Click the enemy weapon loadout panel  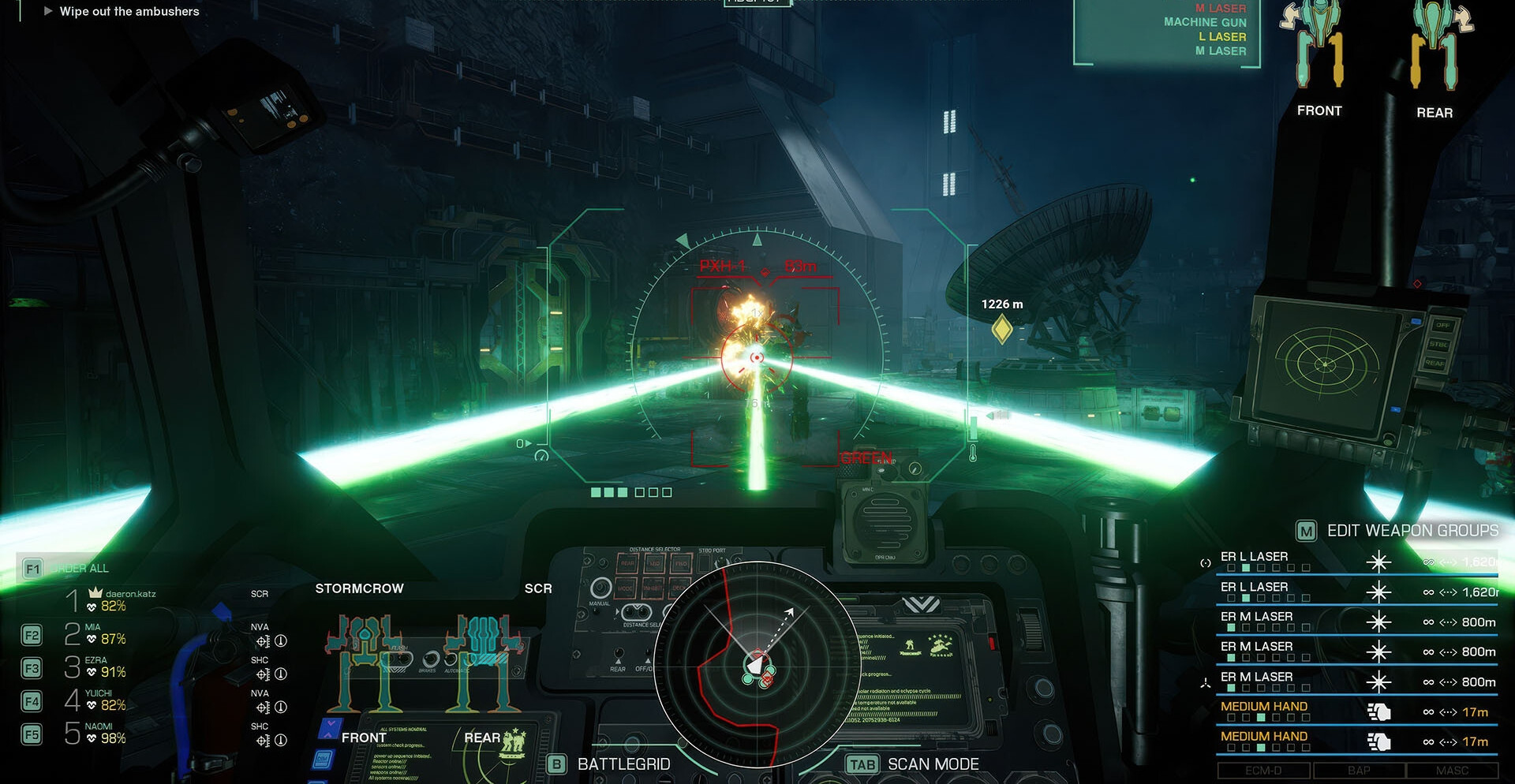pos(1166,33)
